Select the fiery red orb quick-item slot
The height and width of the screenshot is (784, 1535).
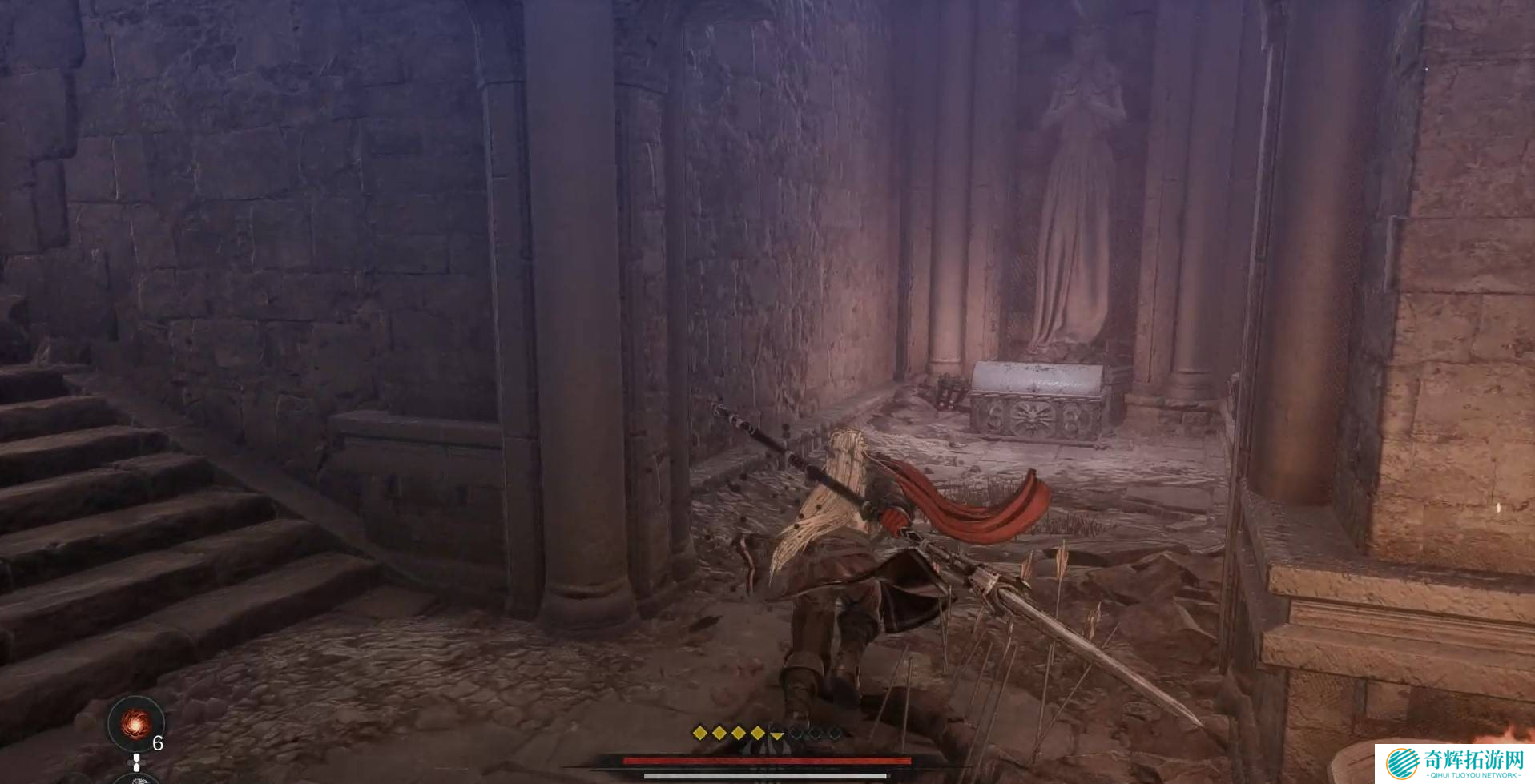click(135, 723)
